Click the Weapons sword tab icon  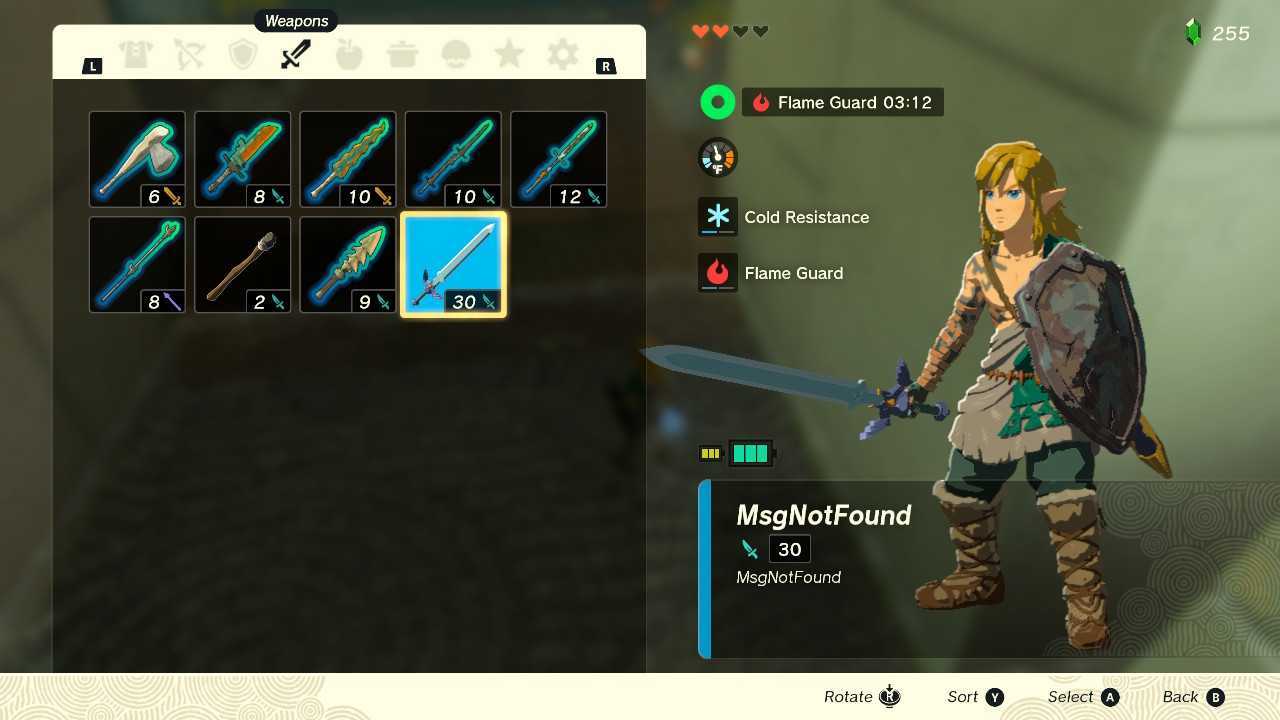click(295, 54)
